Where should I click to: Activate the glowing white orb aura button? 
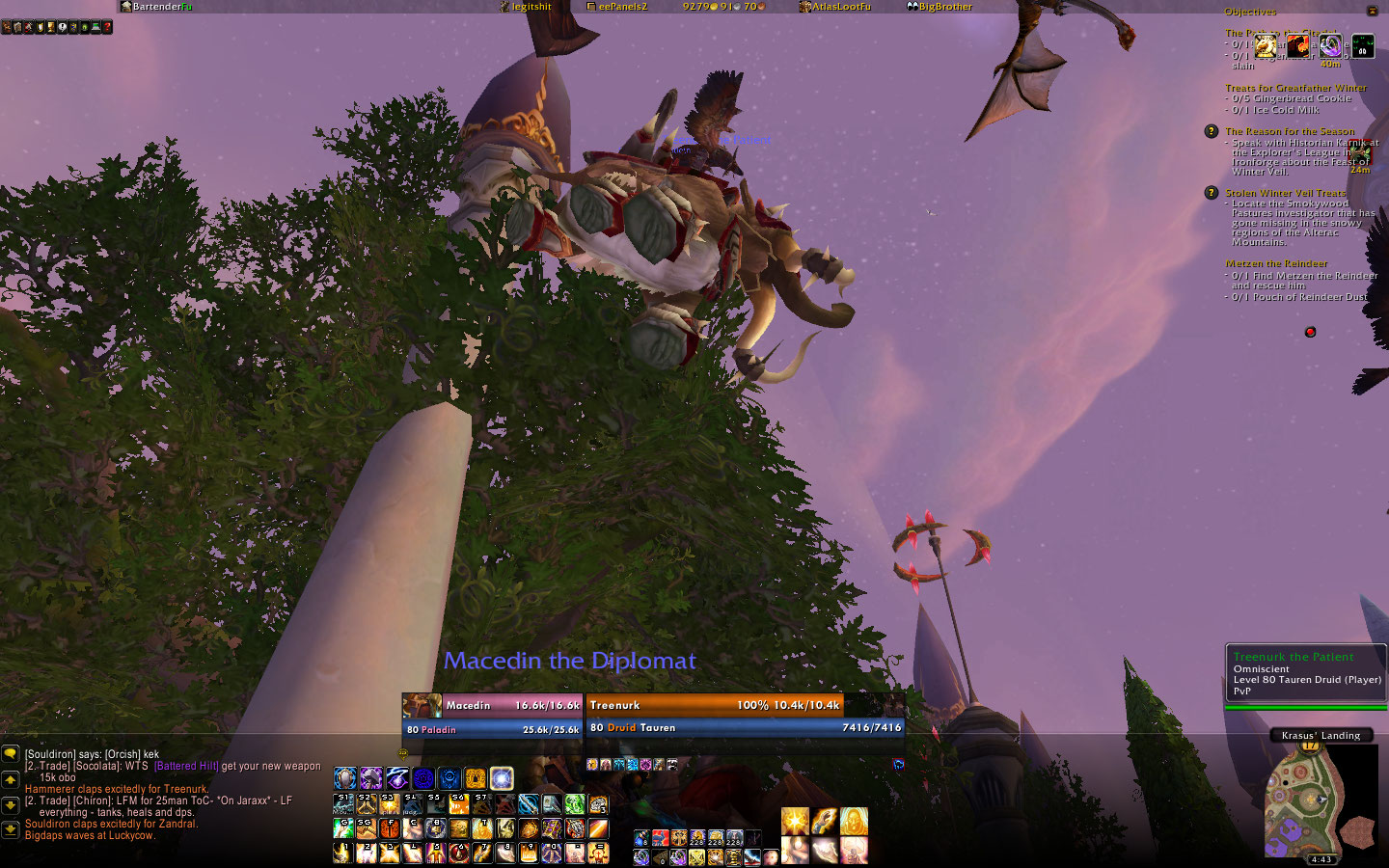[x=502, y=778]
